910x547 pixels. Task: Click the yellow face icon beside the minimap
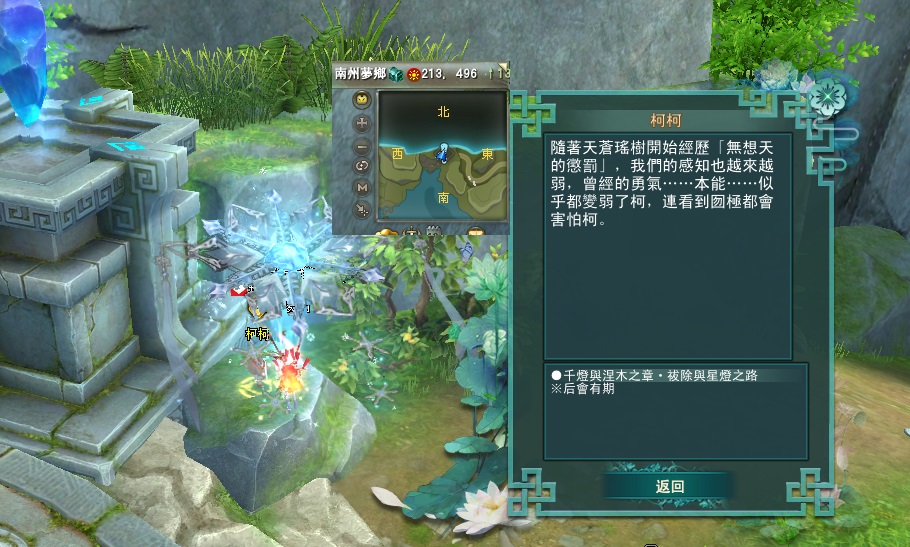click(x=362, y=100)
